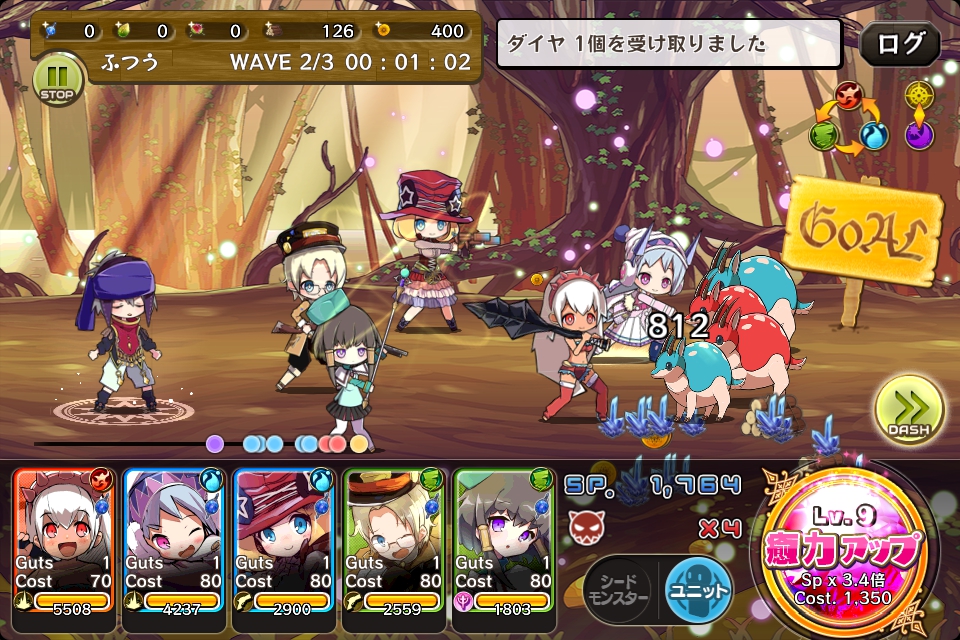
Task: Choose the silver-haired winking unit card
Action: tap(173, 540)
